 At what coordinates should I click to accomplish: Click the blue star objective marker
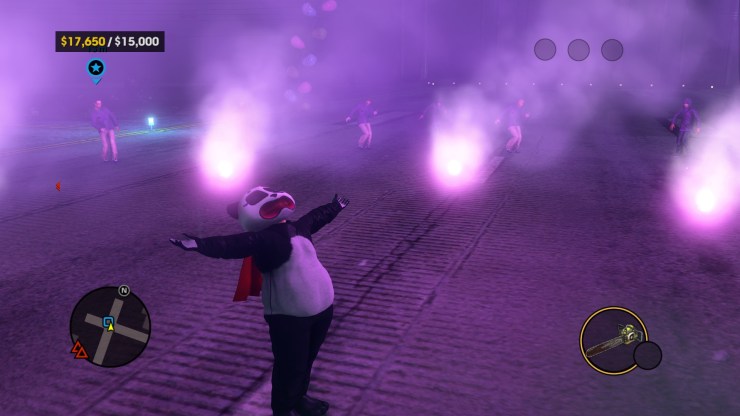pos(96,68)
